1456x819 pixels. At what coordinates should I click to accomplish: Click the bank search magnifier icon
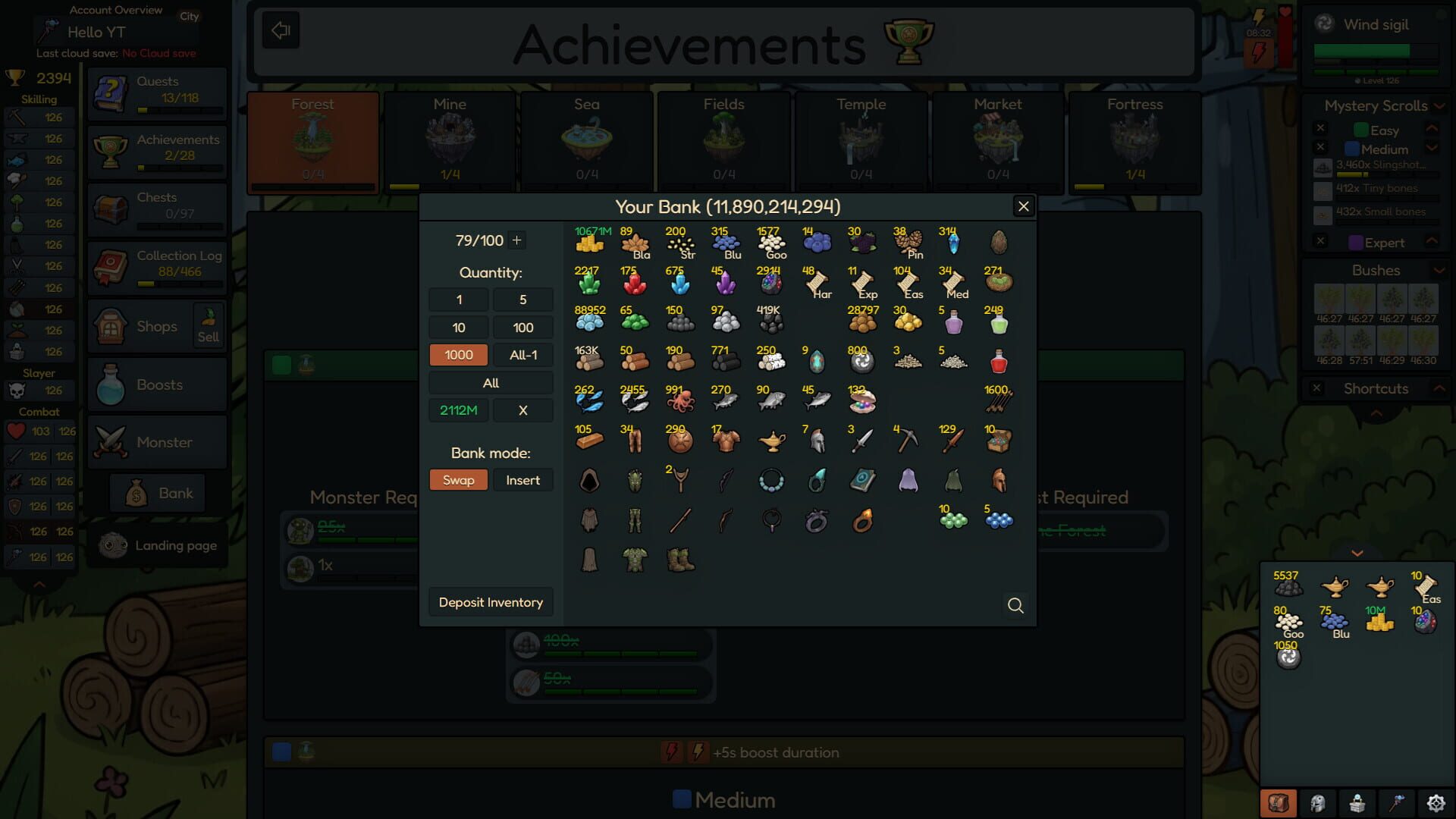tap(1016, 606)
